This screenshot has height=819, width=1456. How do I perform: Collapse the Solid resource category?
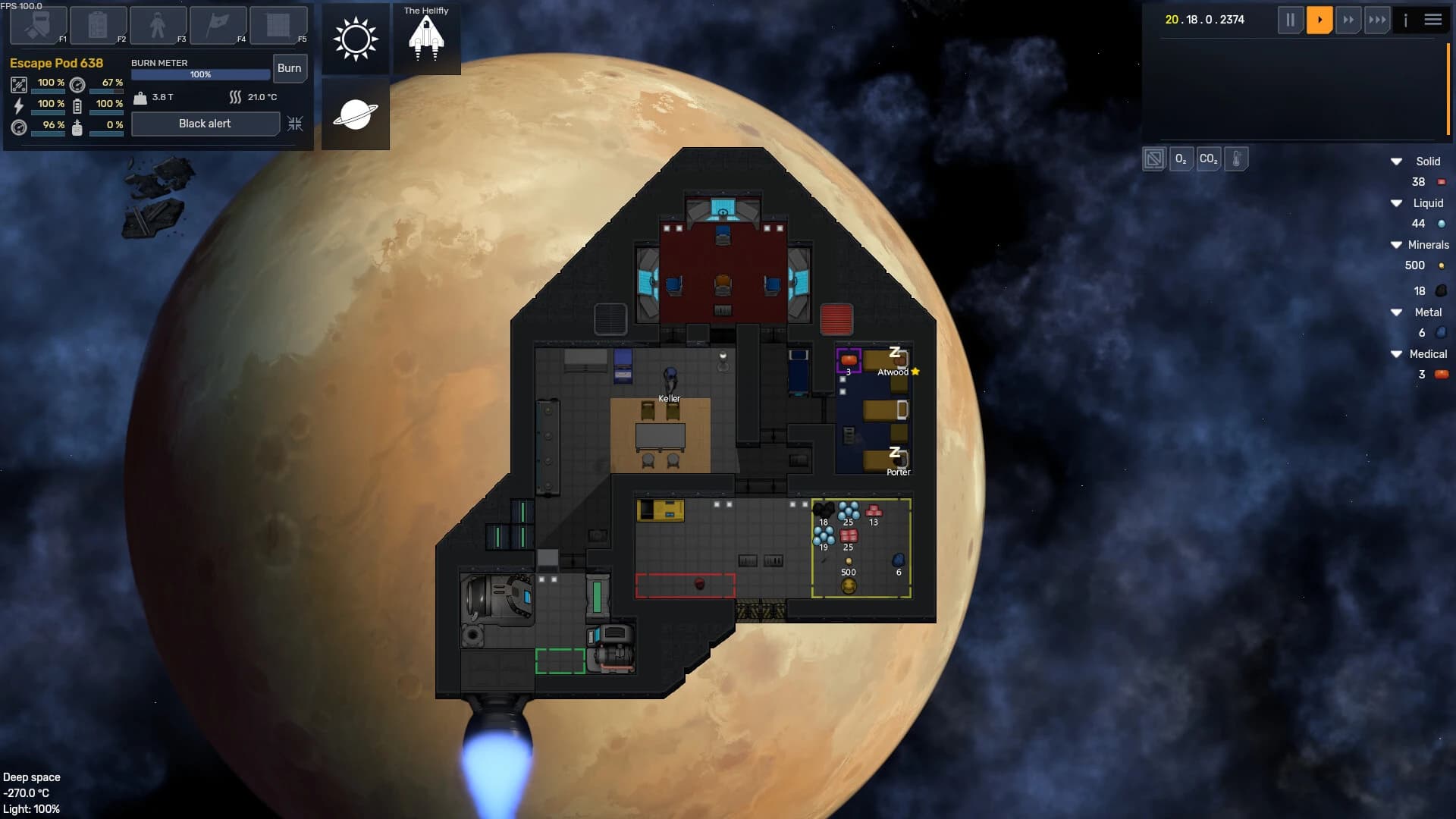[1396, 162]
